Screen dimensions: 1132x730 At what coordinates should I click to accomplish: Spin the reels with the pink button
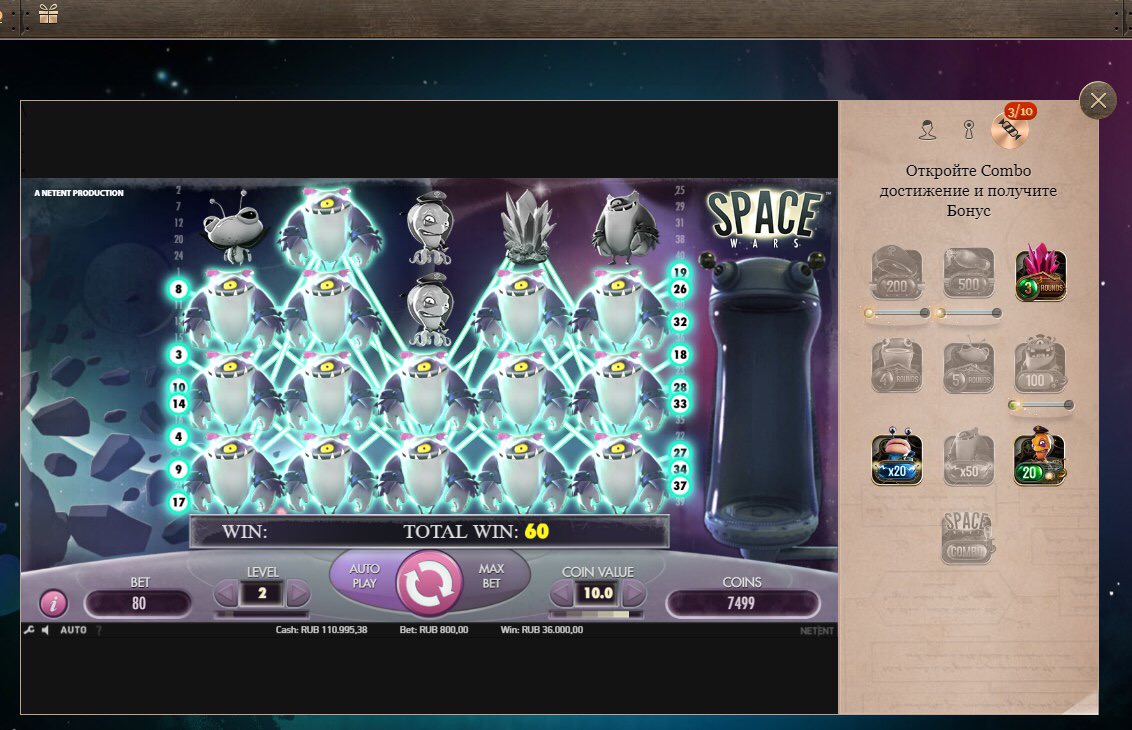click(429, 582)
